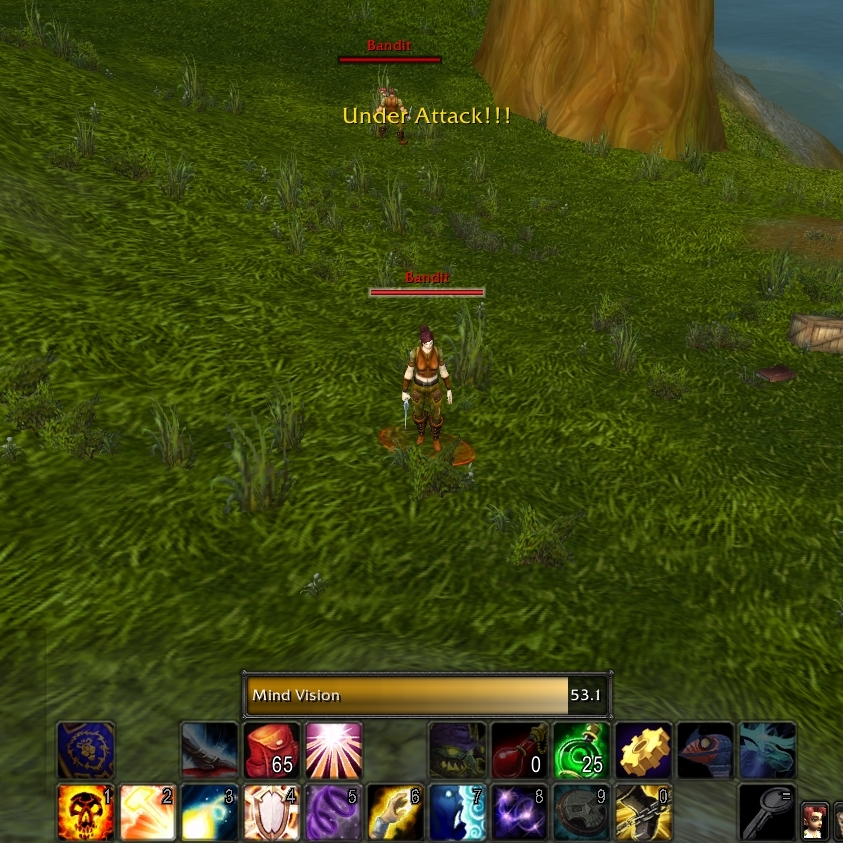The height and width of the screenshot is (843, 843).
Task: Use the stone skull medallion in slot 9
Action: [582, 812]
